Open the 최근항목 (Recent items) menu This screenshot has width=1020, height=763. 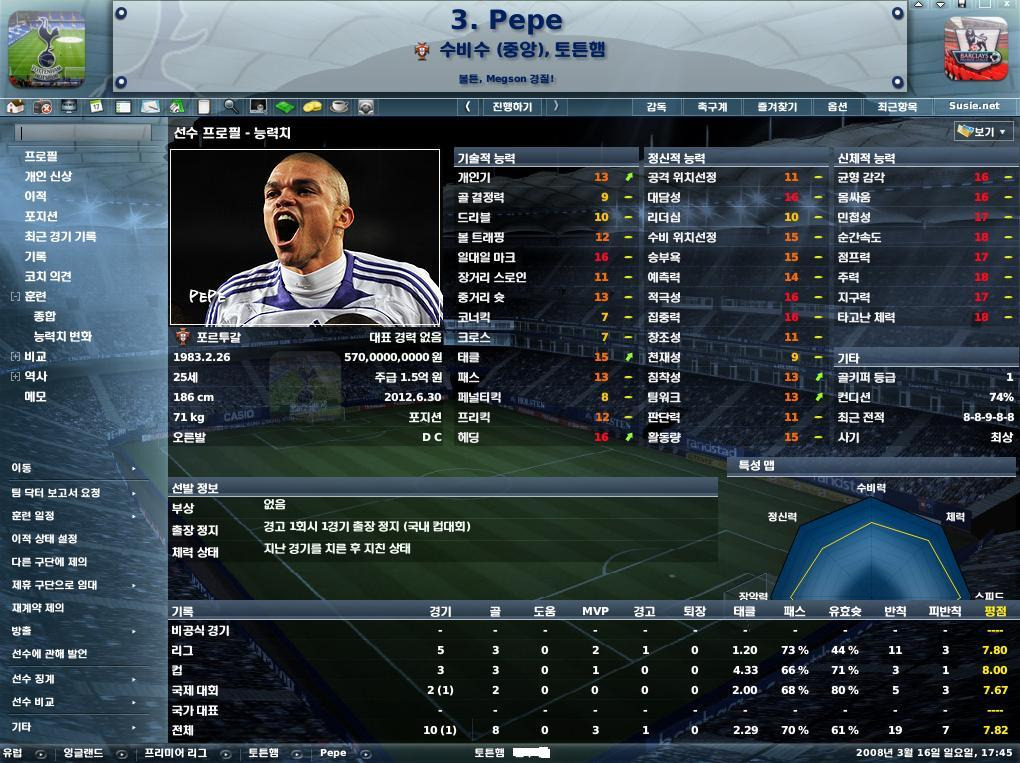(897, 106)
